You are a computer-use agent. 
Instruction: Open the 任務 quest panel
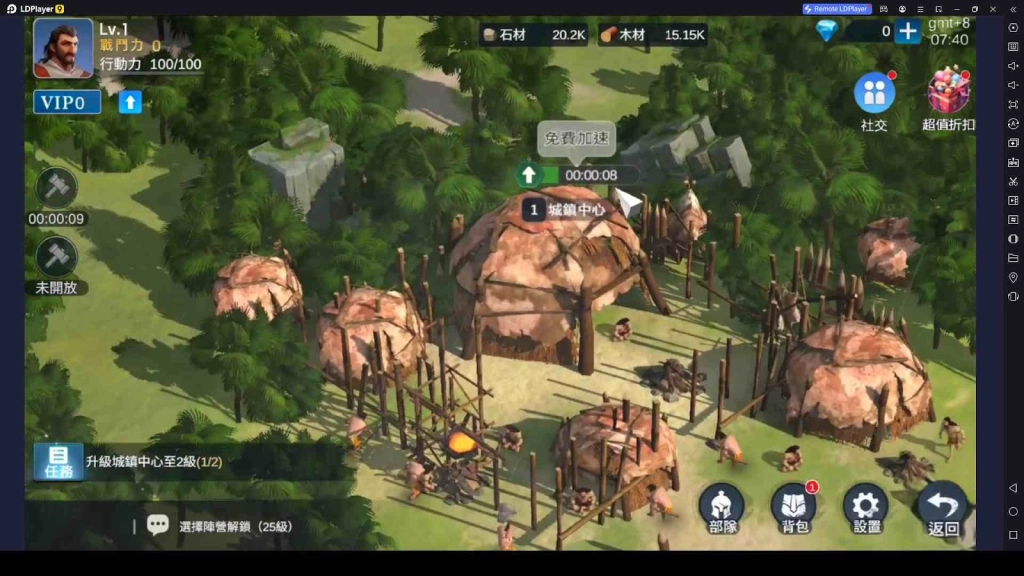(58, 462)
